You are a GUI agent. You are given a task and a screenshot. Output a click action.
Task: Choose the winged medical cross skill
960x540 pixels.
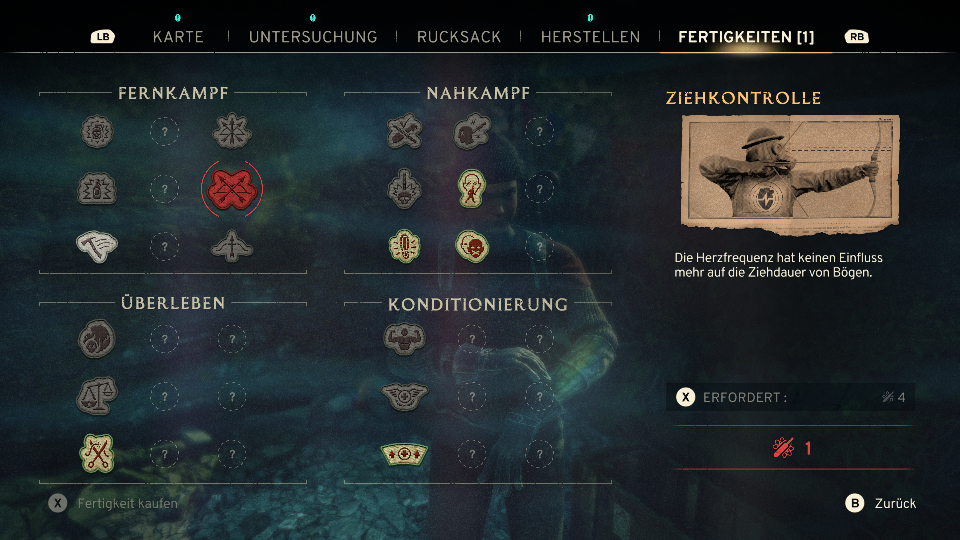tap(405, 396)
